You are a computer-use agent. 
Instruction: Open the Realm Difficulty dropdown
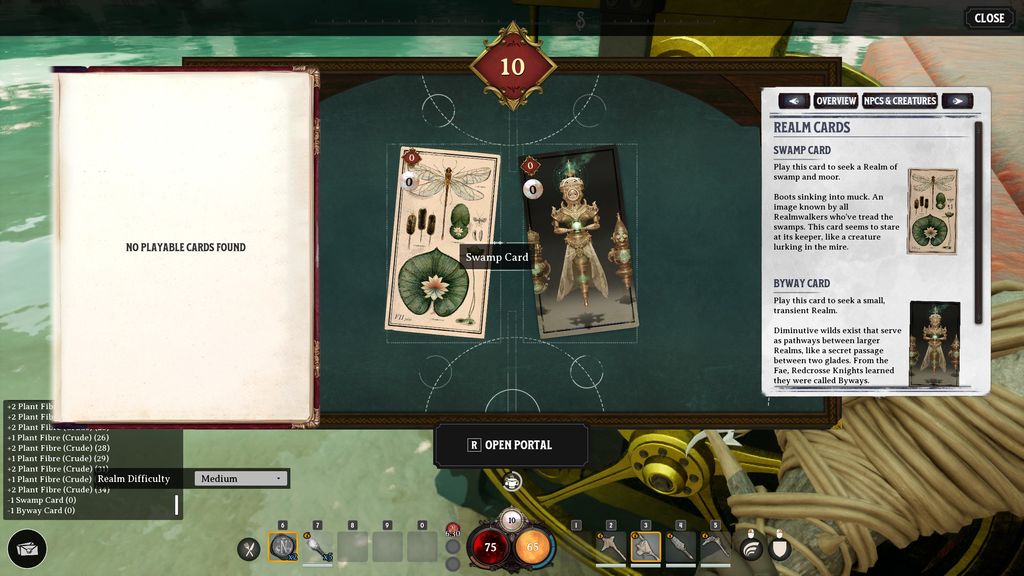pyautogui.click(x=242, y=479)
